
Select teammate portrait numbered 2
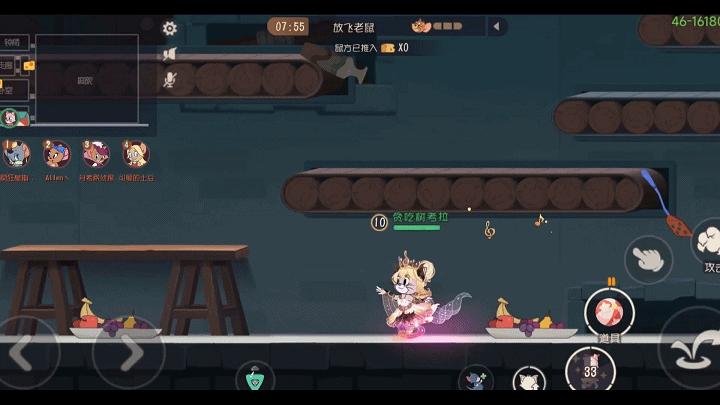click(x=56, y=155)
